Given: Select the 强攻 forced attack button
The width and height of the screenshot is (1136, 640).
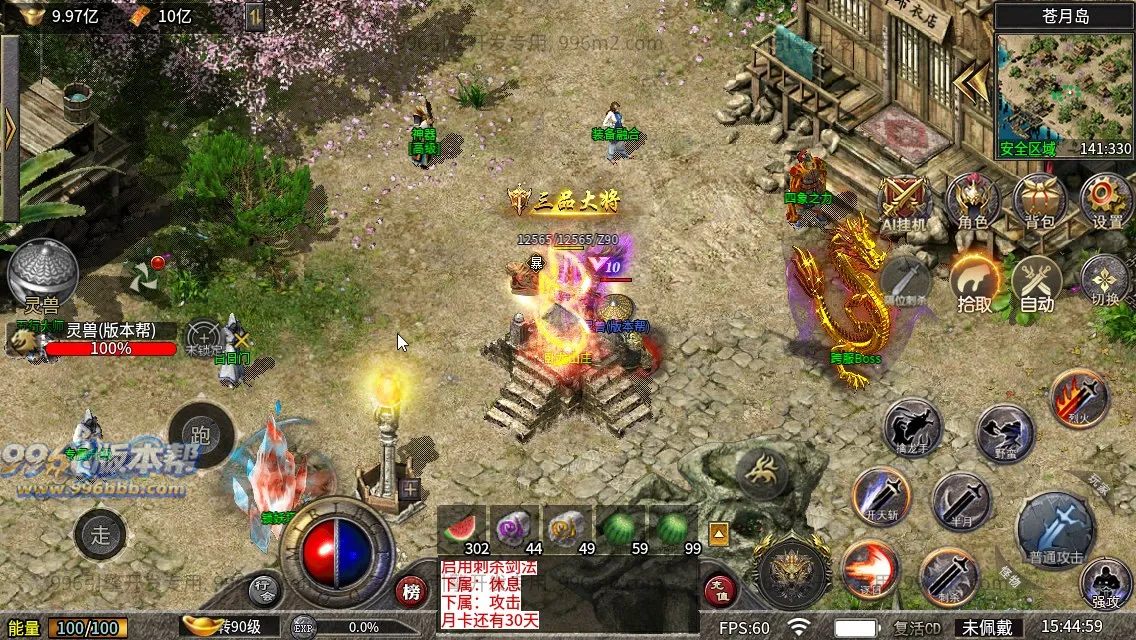Looking at the screenshot, I should pos(1106,583).
